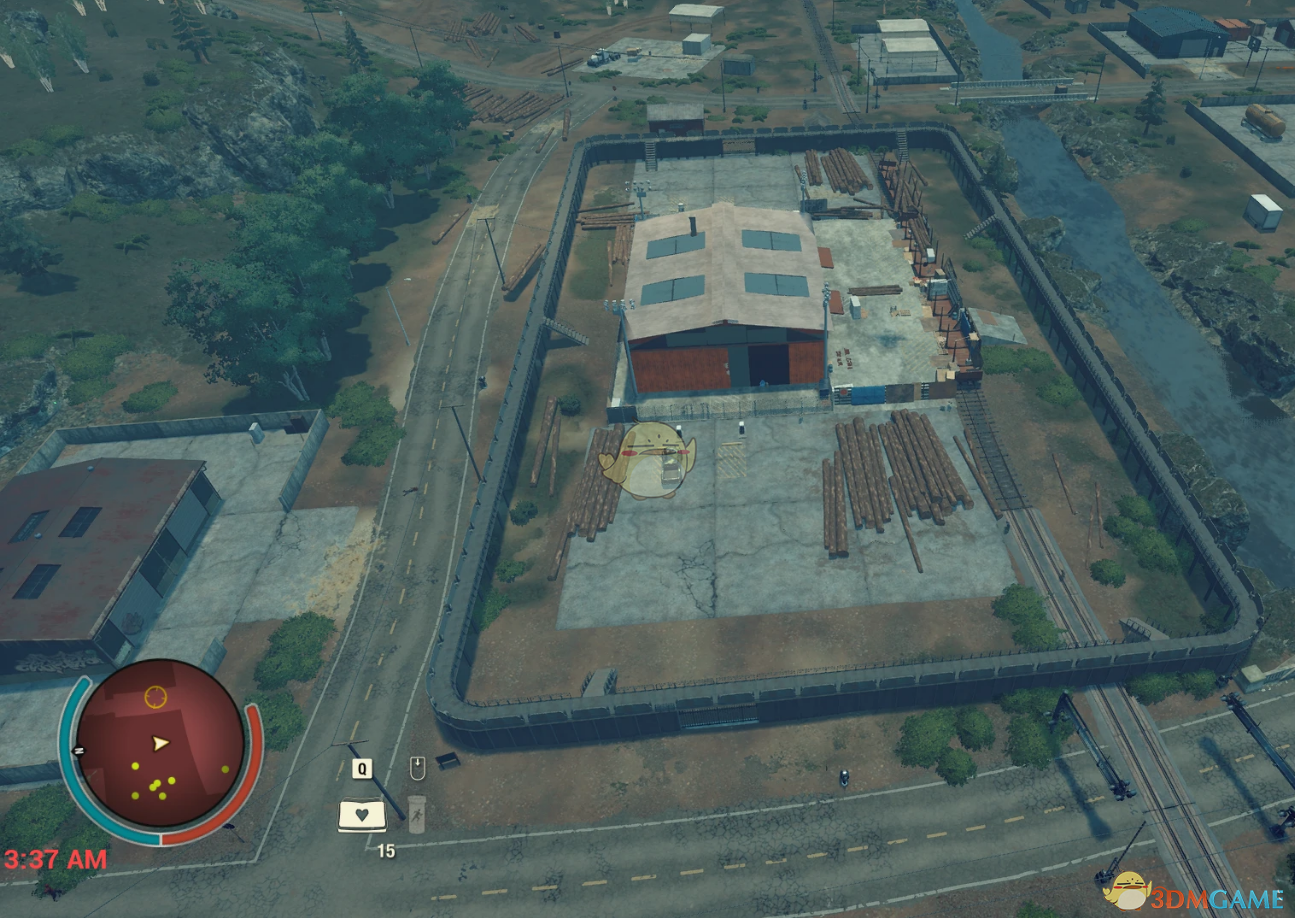The height and width of the screenshot is (918, 1295).
Task: Click the yellow objective crosshair on the minimap
Action: coord(156,695)
